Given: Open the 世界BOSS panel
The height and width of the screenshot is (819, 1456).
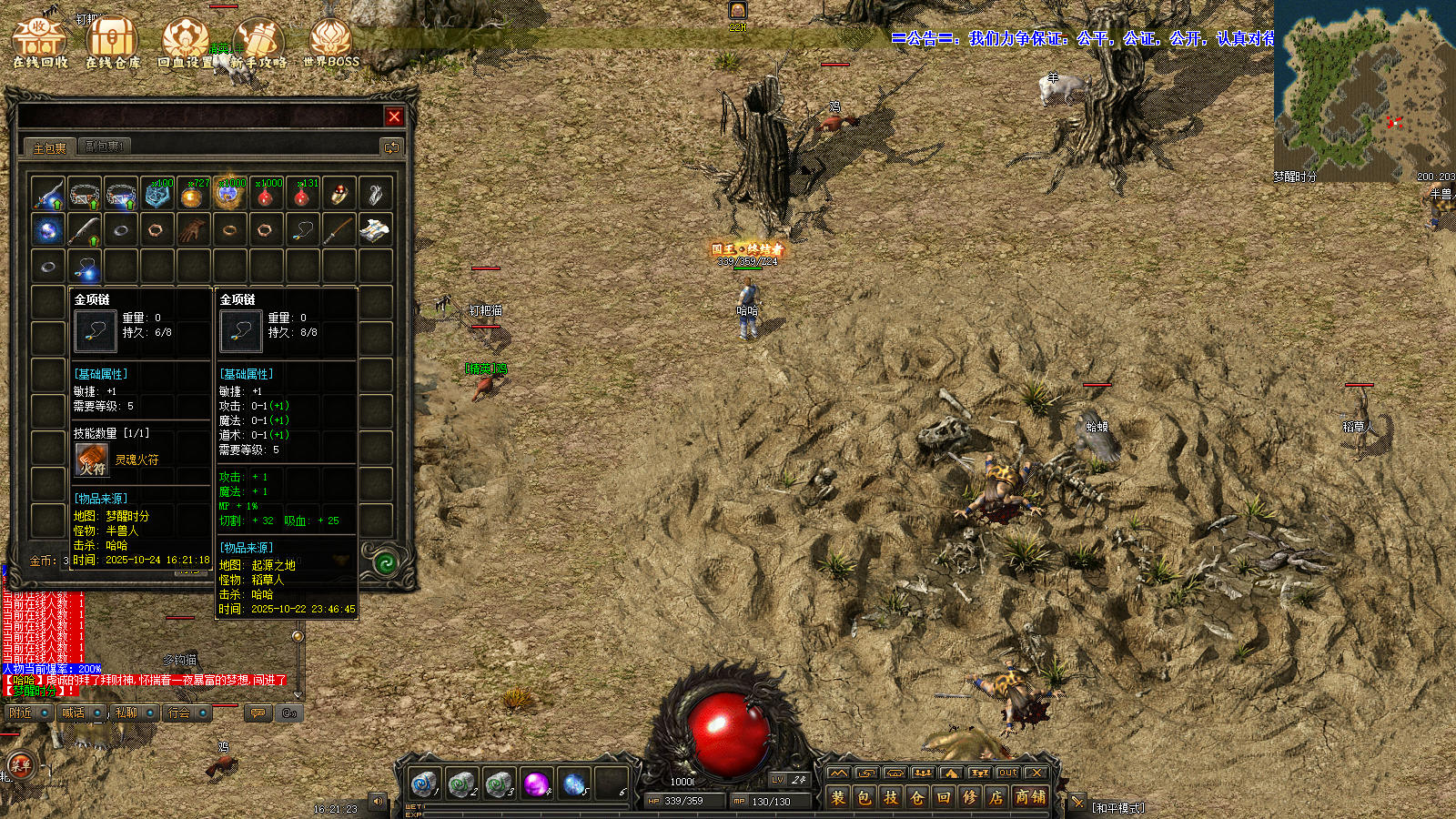Looking at the screenshot, I should tap(330, 43).
